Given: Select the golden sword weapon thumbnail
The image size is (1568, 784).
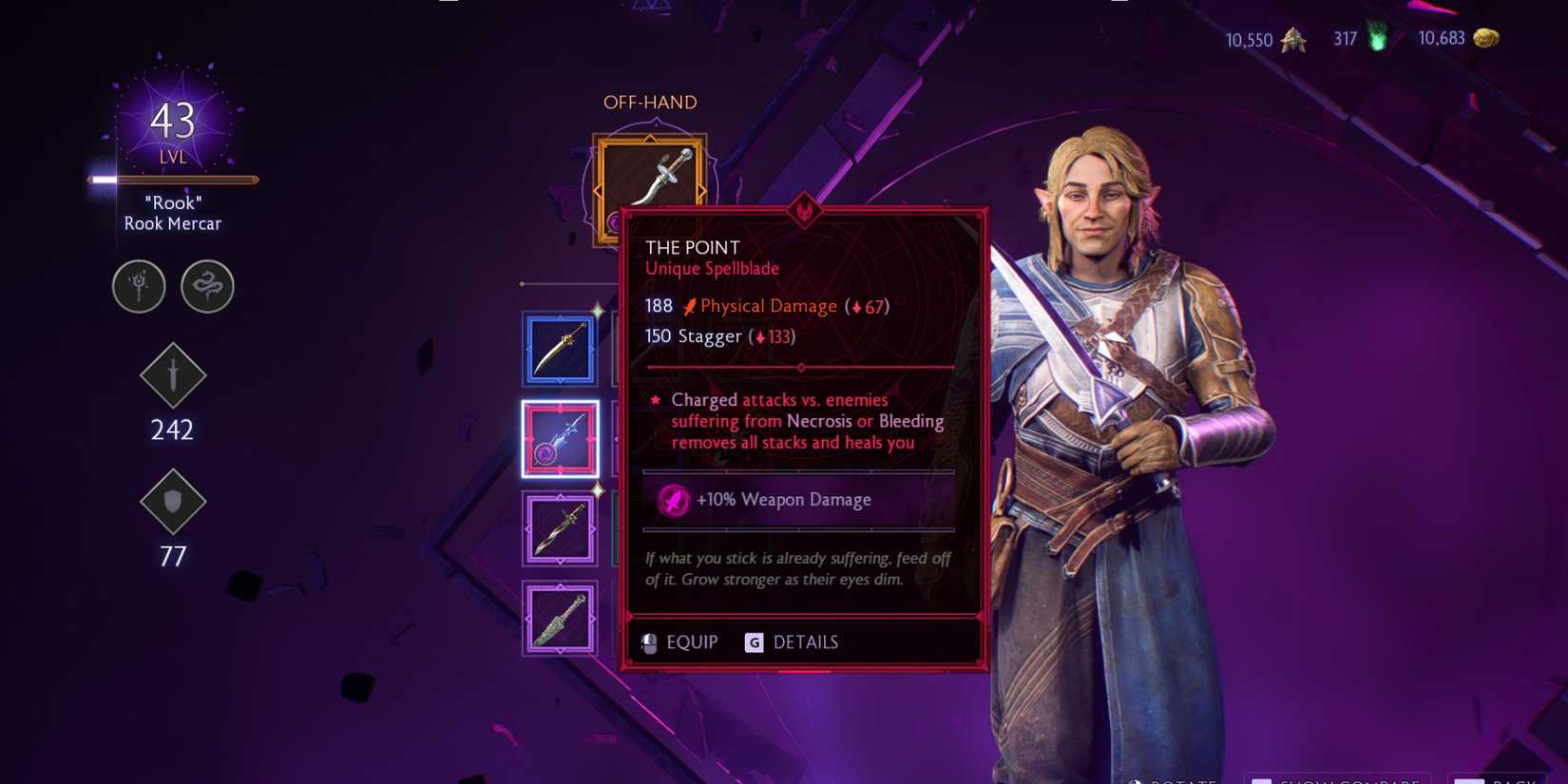Looking at the screenshot, I should (x=560, y=348).
